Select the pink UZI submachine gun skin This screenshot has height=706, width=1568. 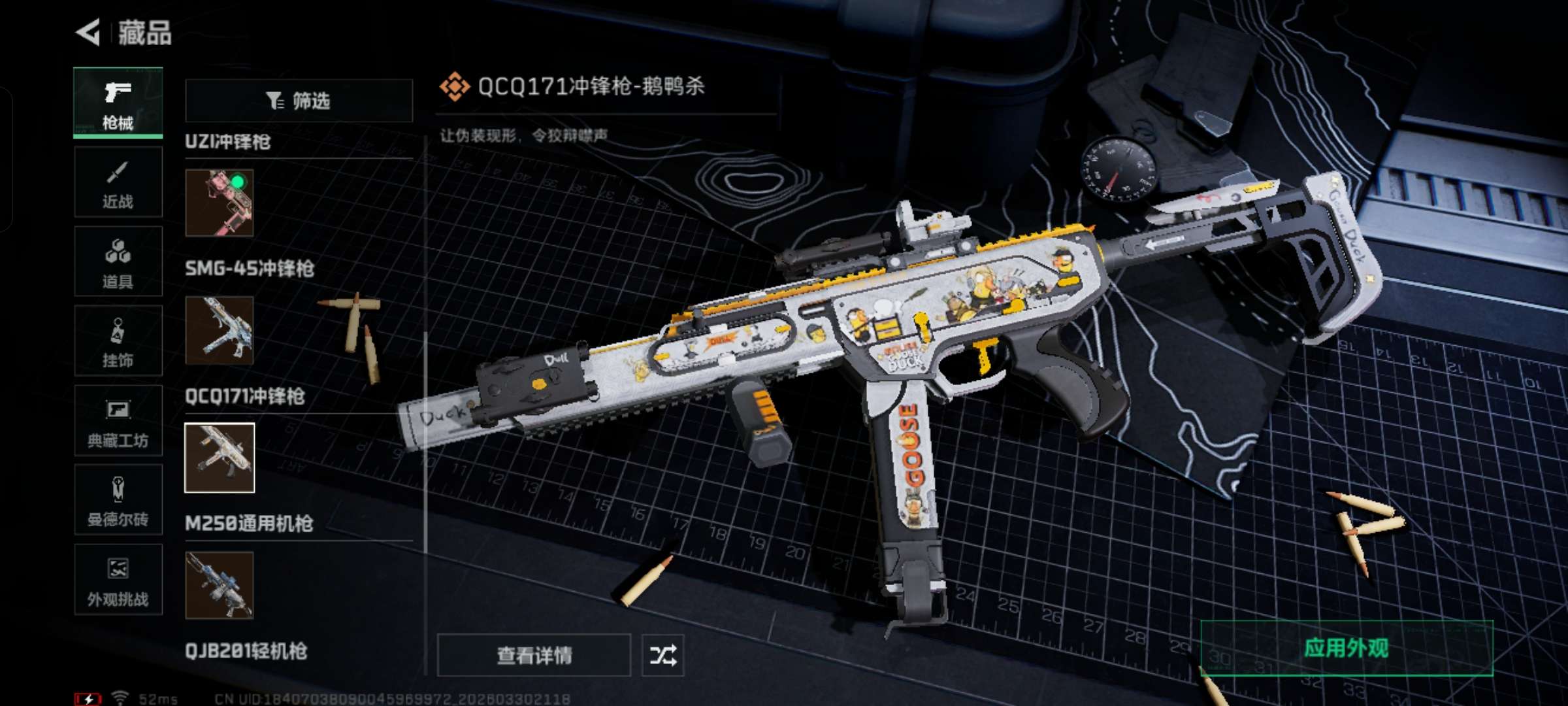[x=220, y=203]
